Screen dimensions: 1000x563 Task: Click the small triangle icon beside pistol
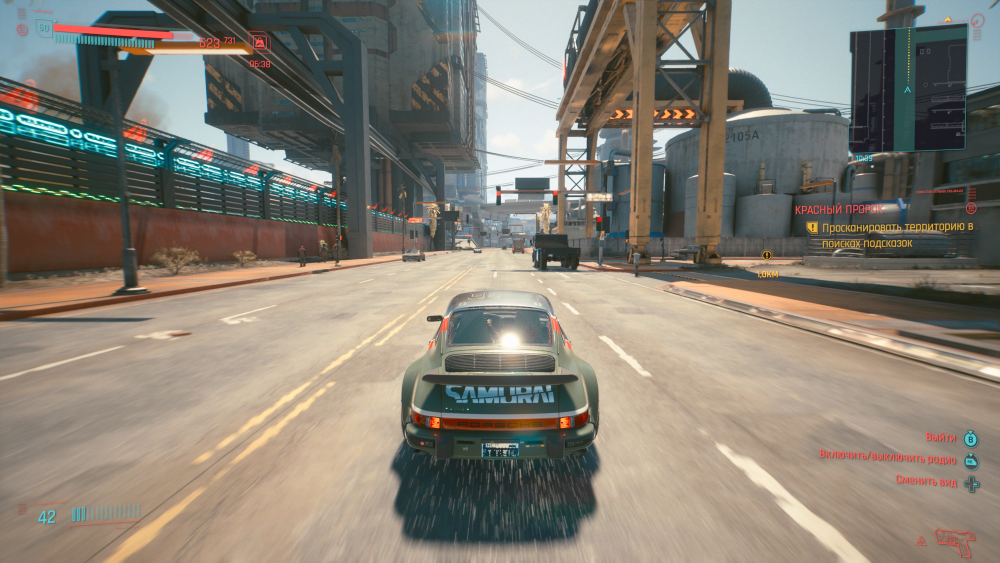pos(921,542)
